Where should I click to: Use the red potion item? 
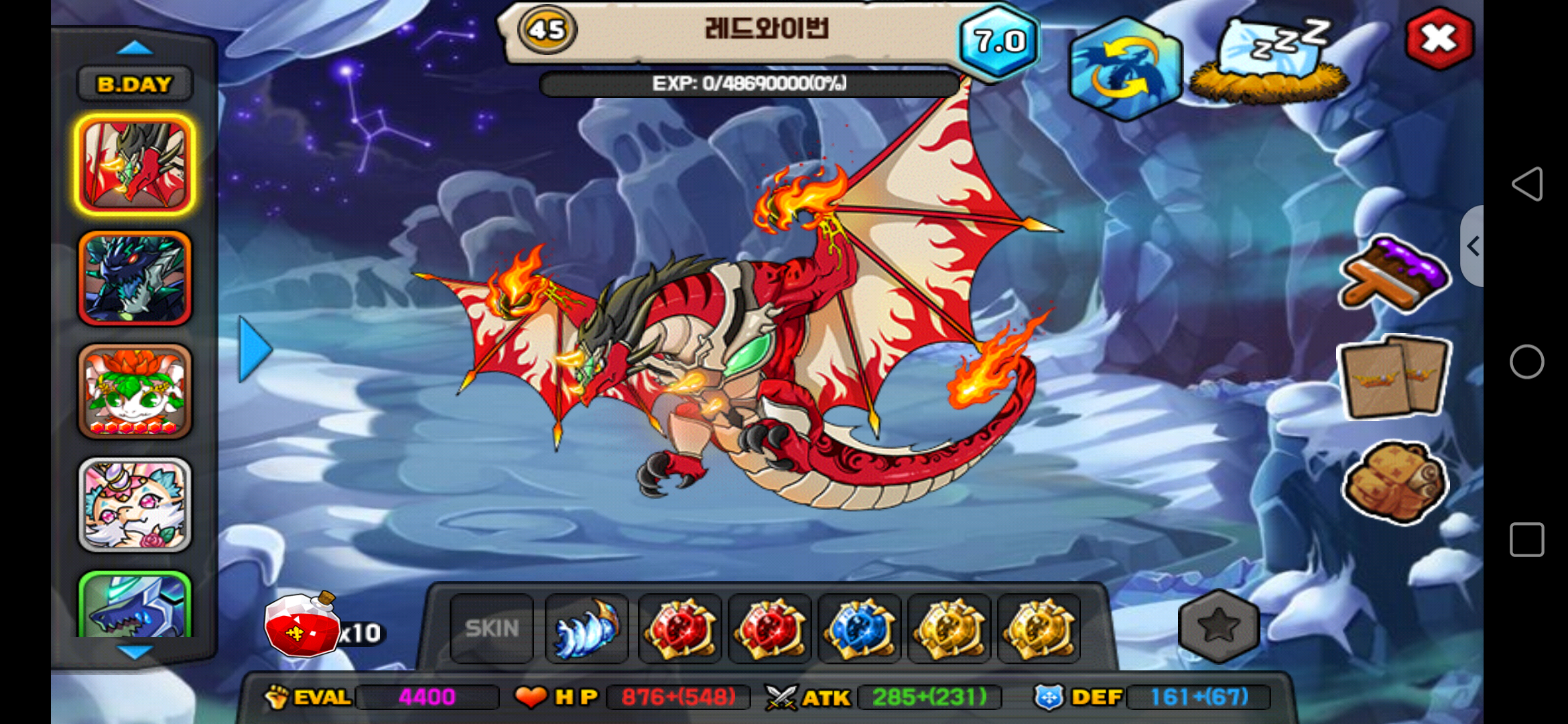[303, 625]
